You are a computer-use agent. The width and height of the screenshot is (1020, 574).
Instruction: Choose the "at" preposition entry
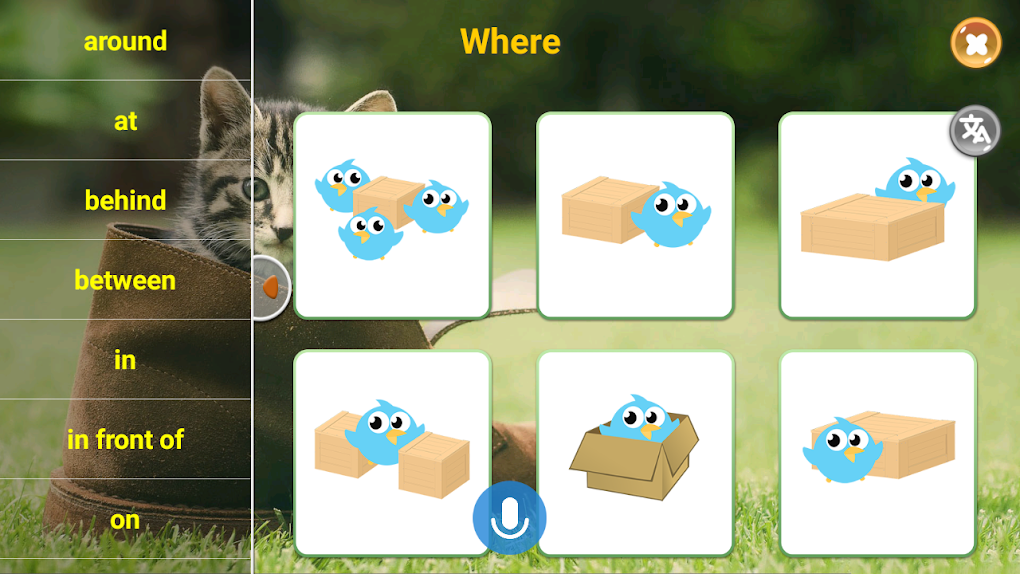tap(125, 121)
